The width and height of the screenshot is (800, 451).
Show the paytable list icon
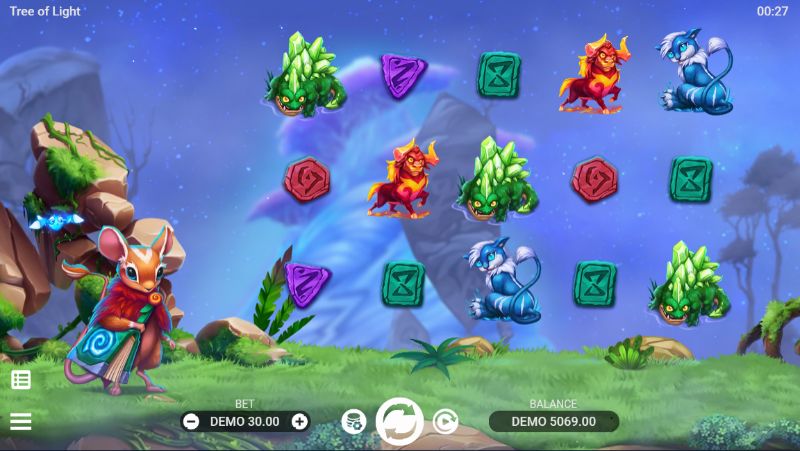click(21, 379)
